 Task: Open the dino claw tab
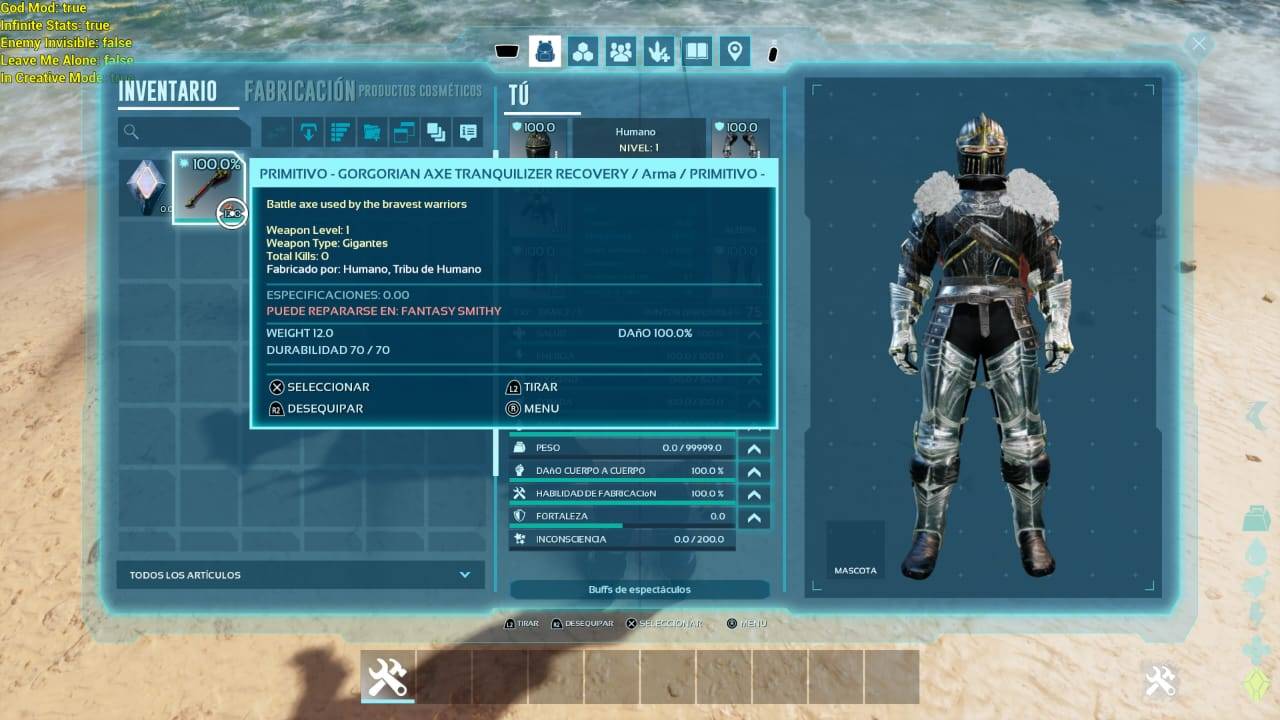(x=659, y=51)
